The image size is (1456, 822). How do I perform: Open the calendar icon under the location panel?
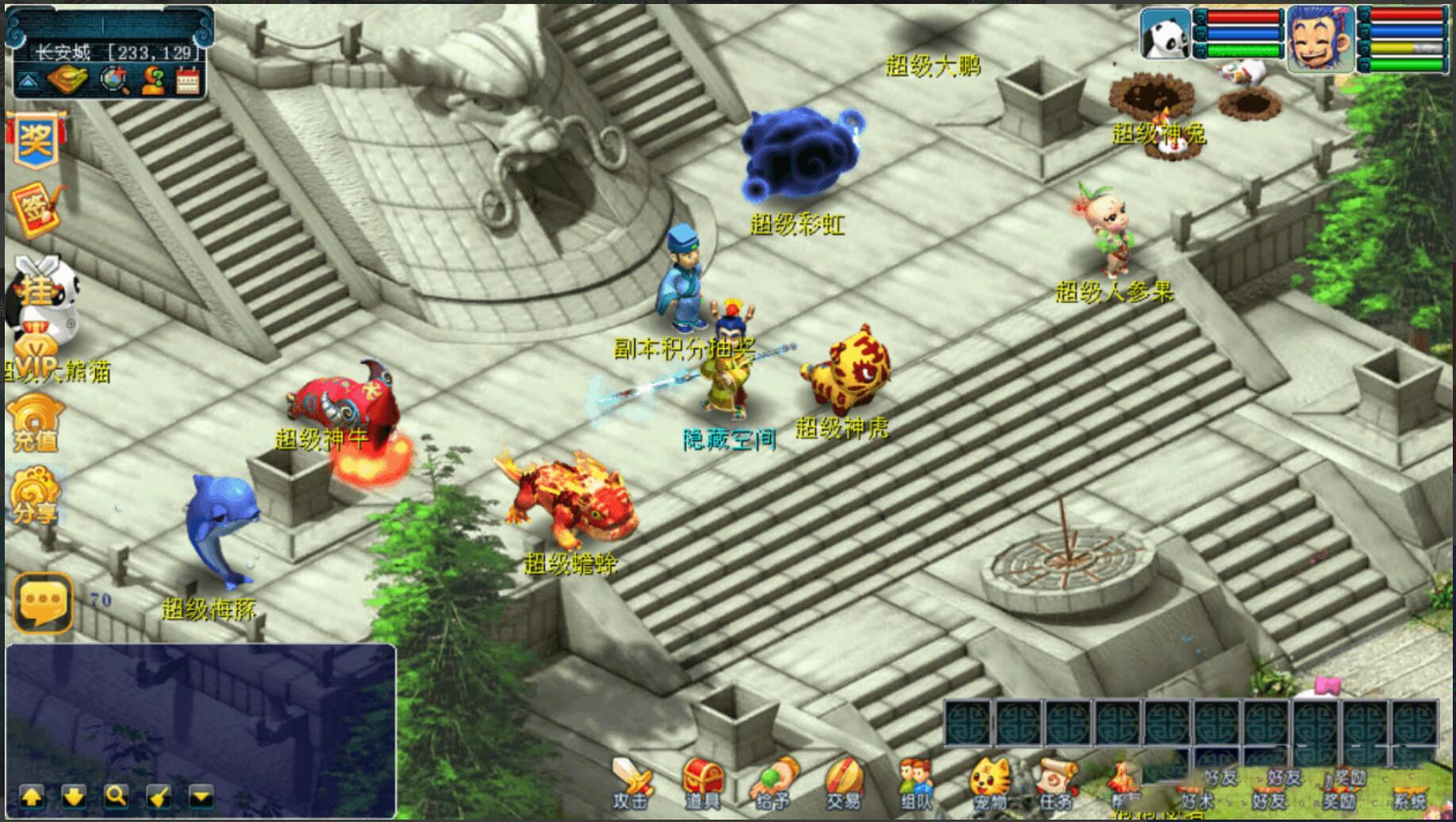click(188, 81)
